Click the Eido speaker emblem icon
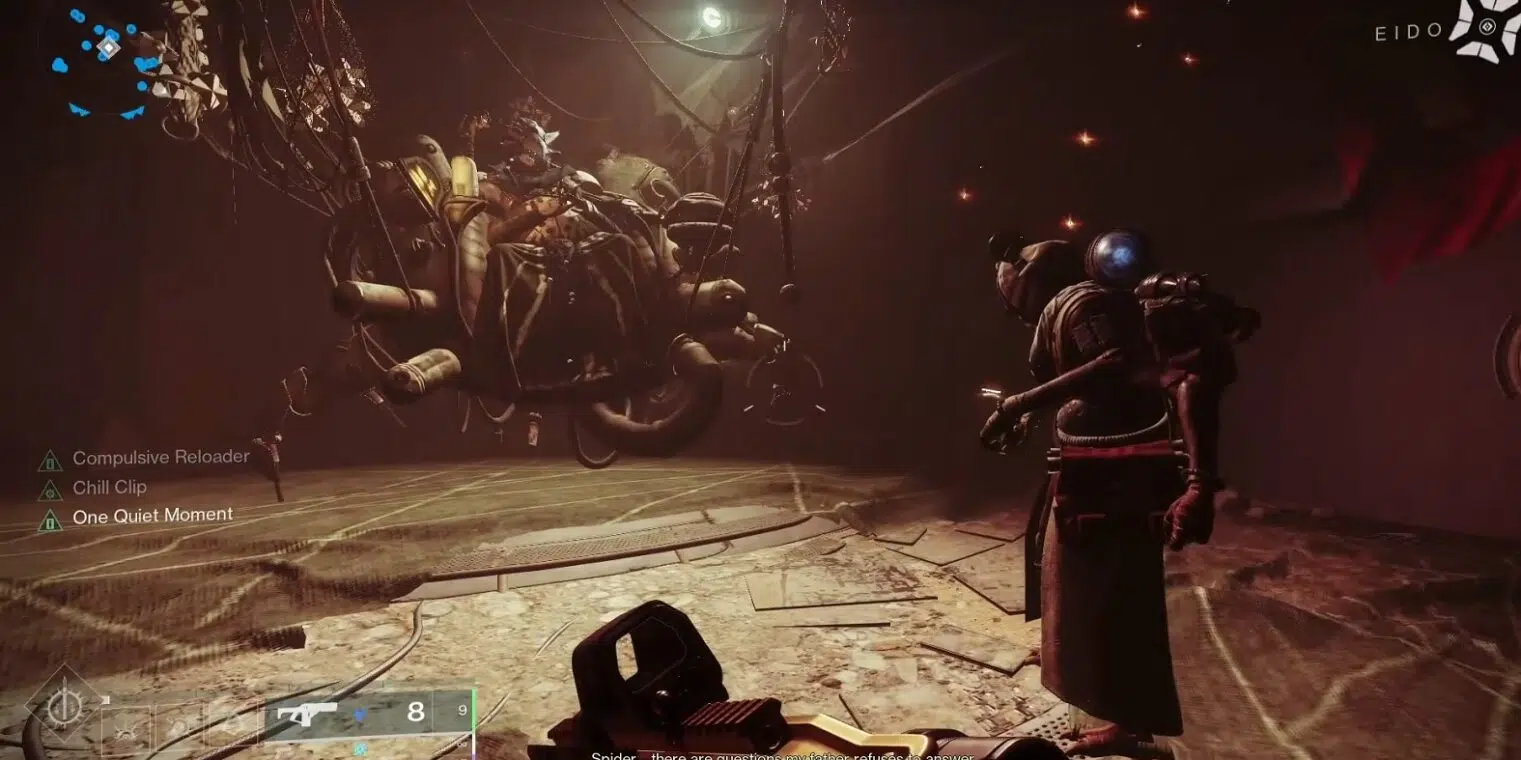Viewport: 1521px width, 760px height. point(1484,29)
